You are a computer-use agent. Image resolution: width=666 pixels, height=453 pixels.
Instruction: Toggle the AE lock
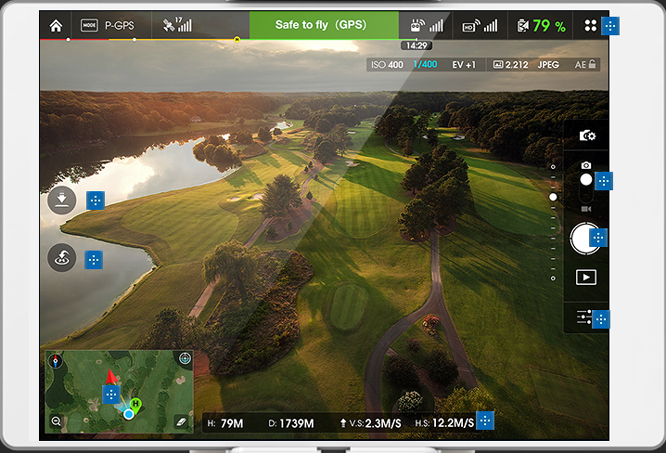[x=584, y=64]
